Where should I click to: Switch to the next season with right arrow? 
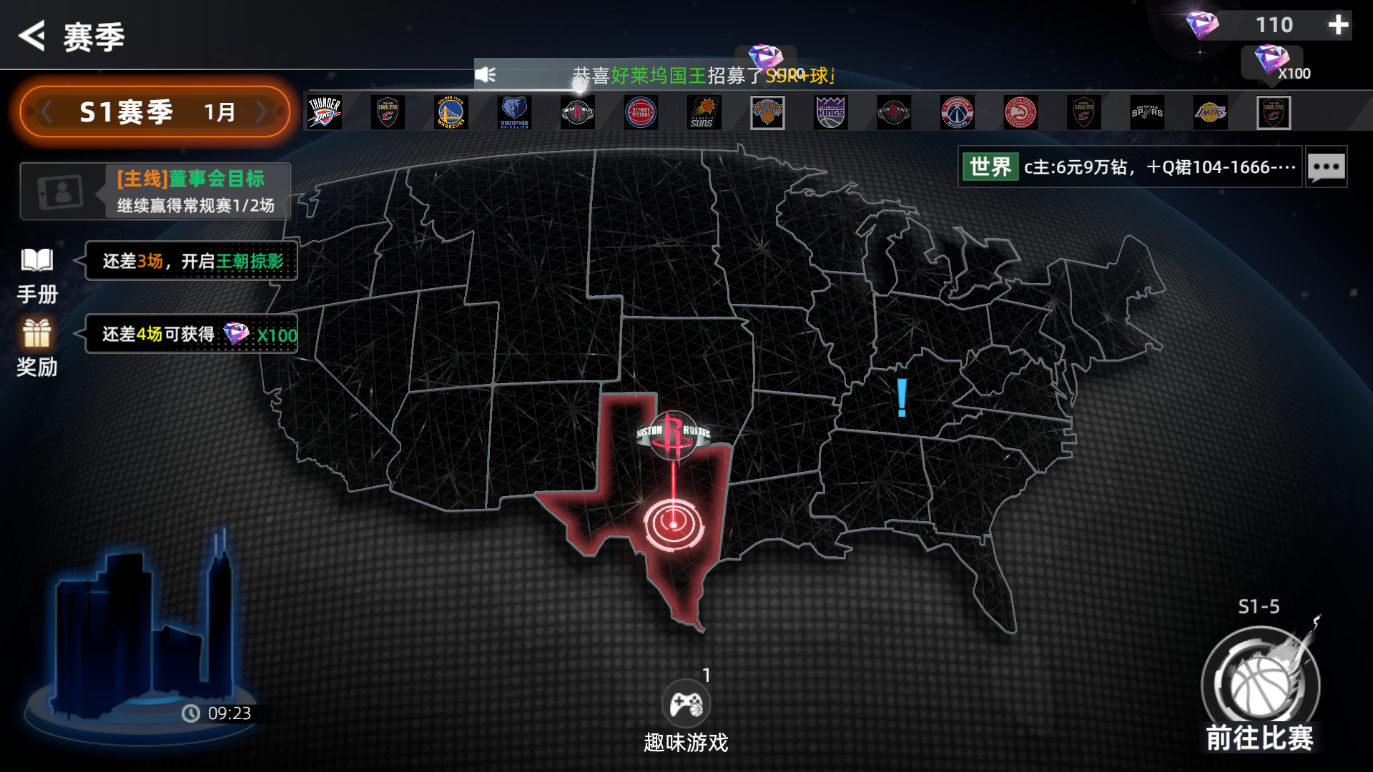[x=264, y=112]
